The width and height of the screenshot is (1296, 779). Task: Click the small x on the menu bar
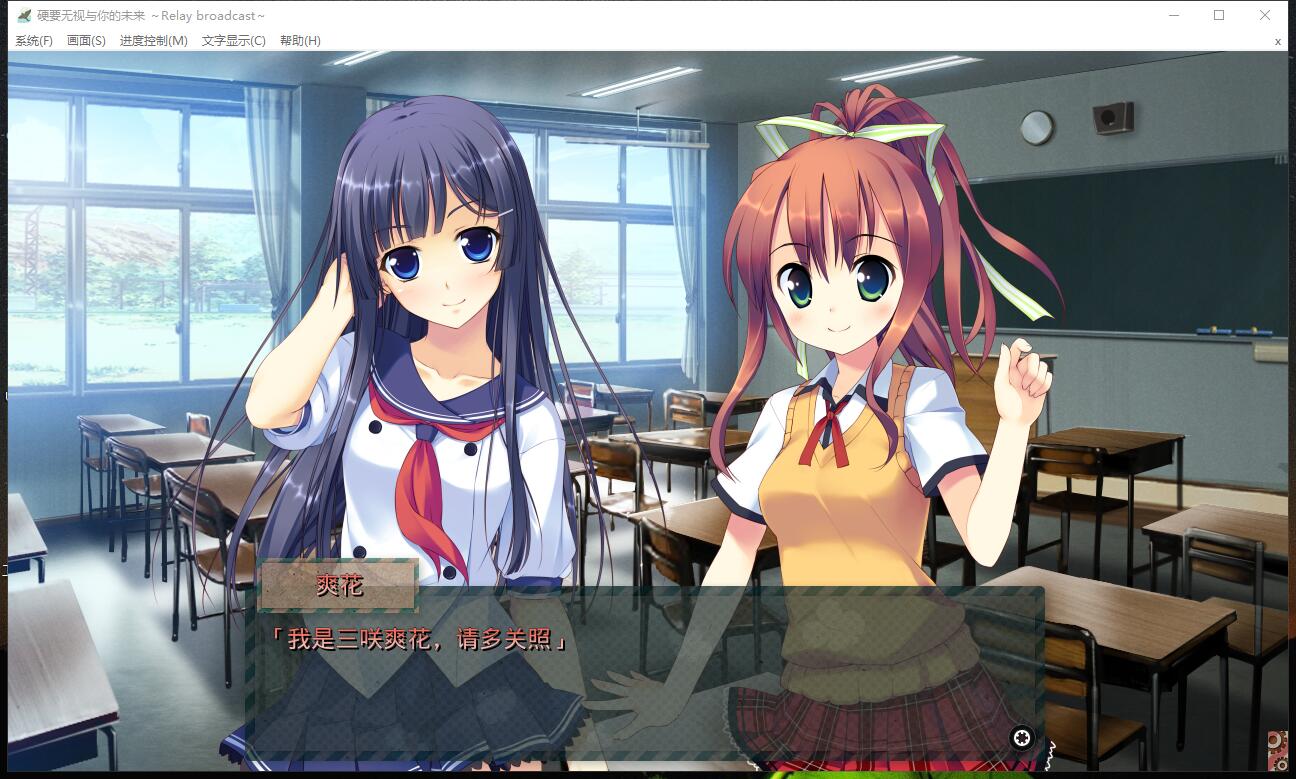pyautogui.click(x=1277, y=42)
